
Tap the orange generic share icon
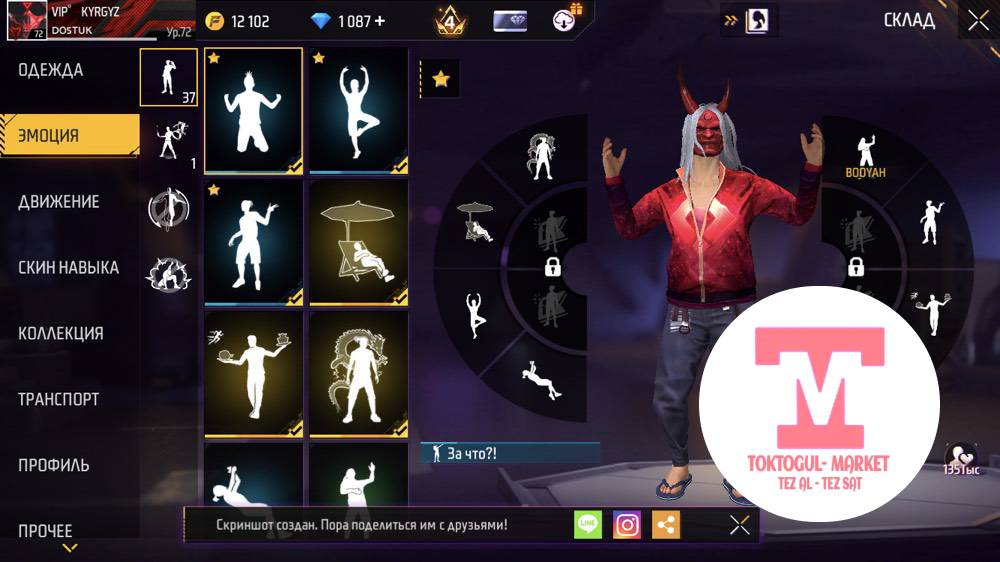tap(666, 525)
